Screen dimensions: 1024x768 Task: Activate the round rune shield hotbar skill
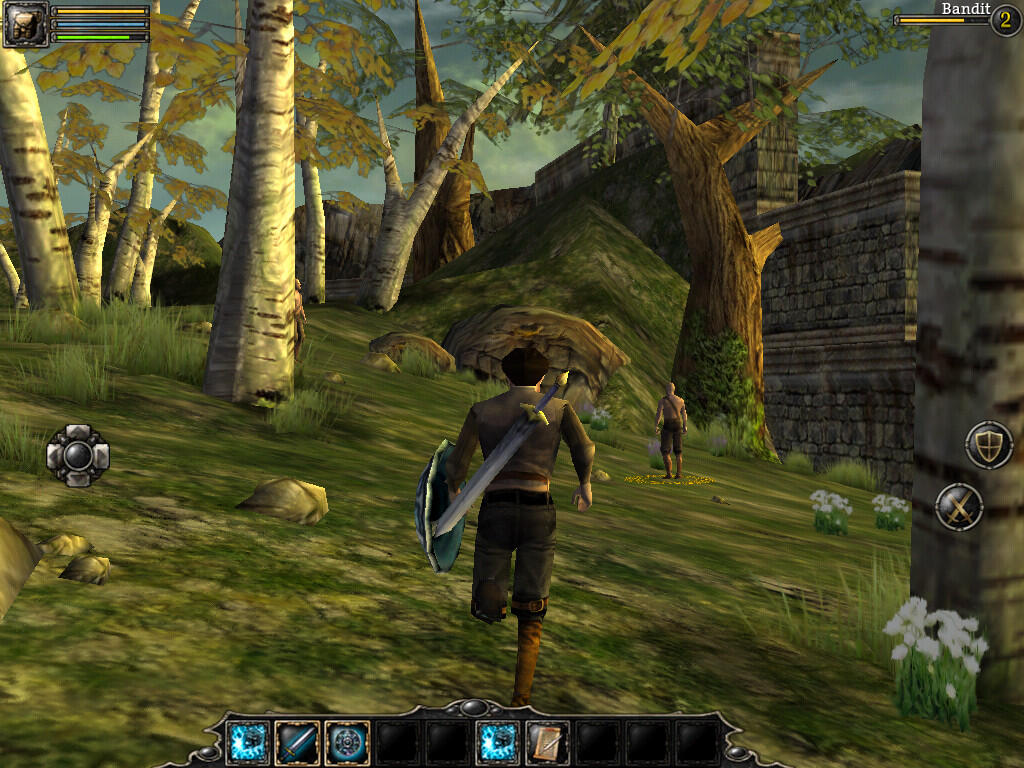347,743
